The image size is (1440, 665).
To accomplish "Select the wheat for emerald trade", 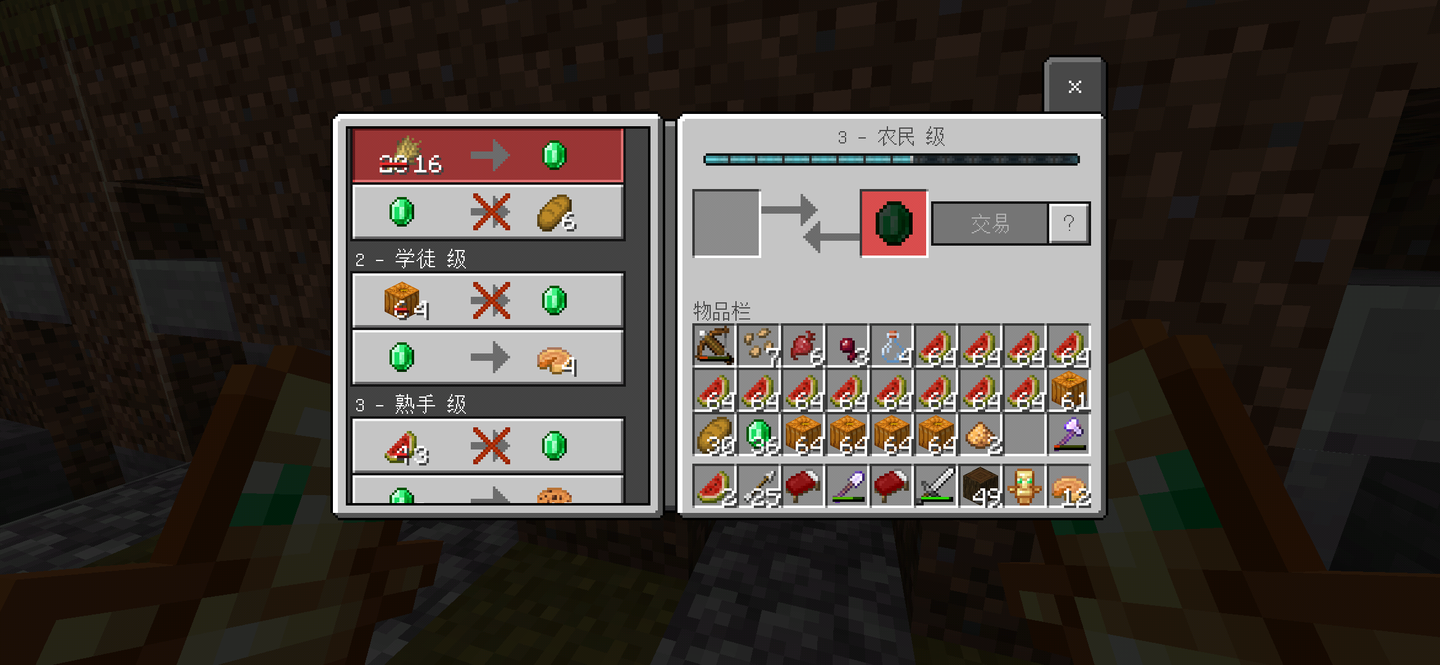I will 488,156.
